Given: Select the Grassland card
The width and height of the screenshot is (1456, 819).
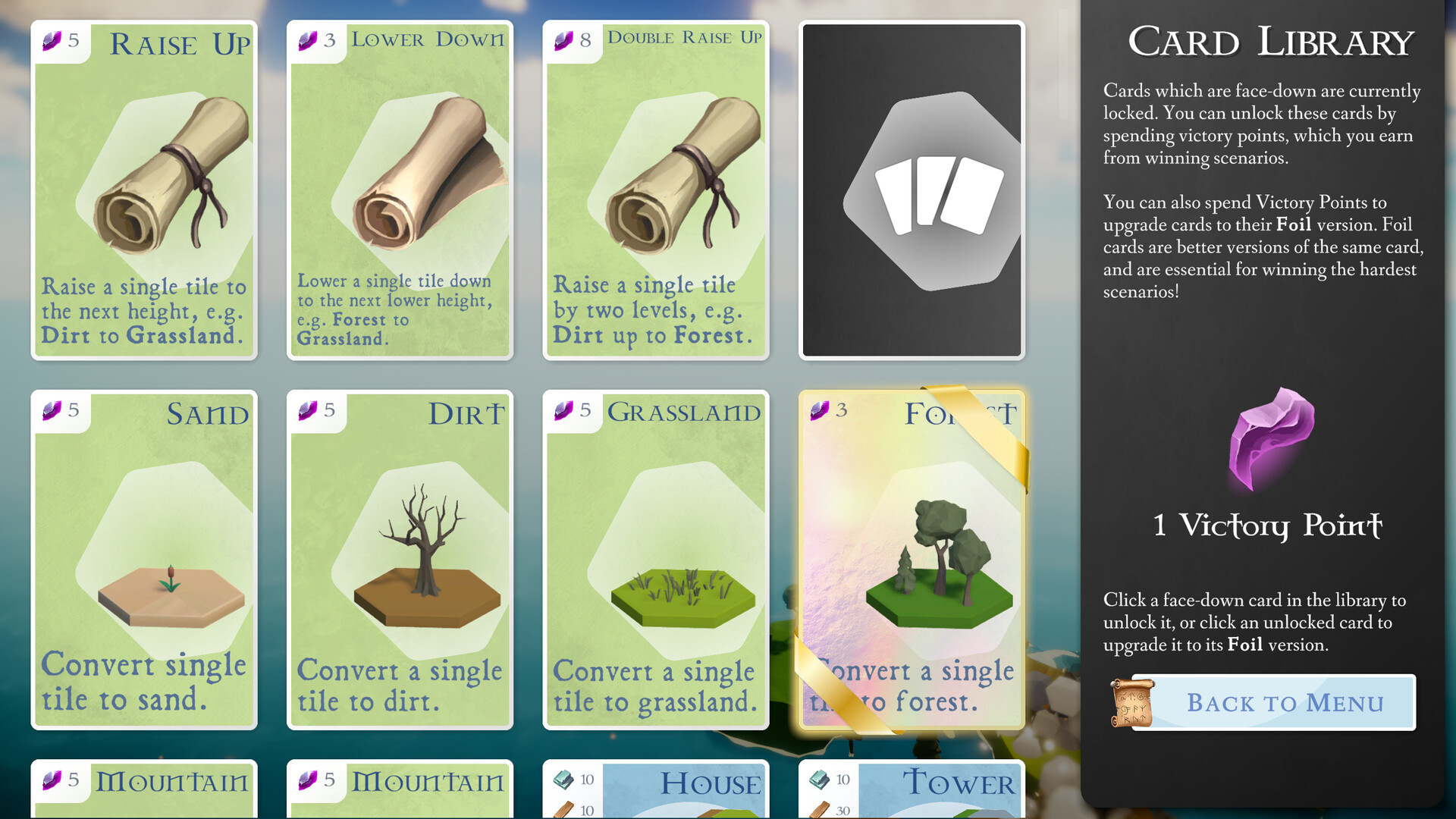Looking at the screenshot, I should pyautogui.click(x=655, y=557).
